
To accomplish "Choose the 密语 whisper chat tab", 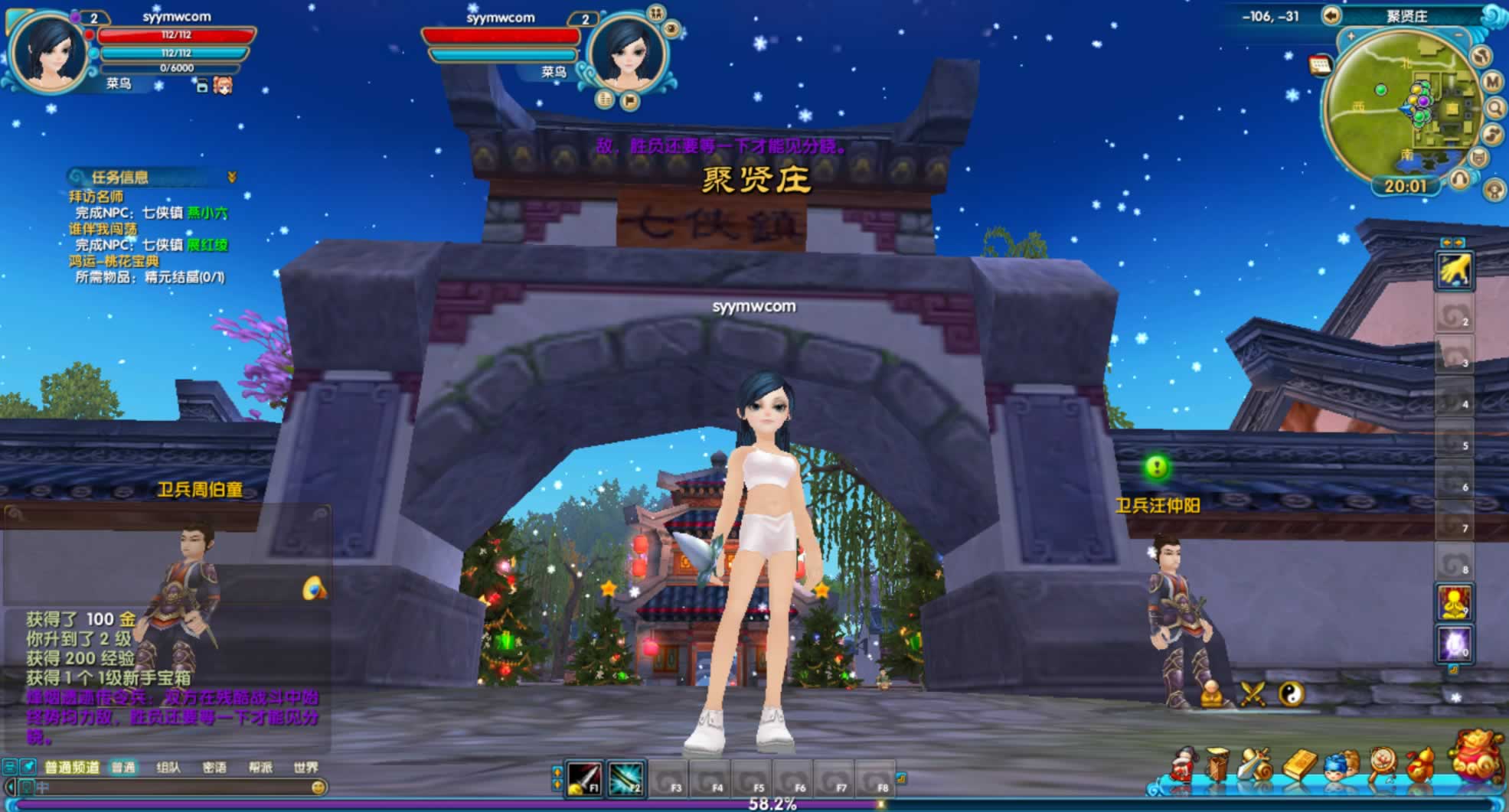I will click(x=214, y=767).
